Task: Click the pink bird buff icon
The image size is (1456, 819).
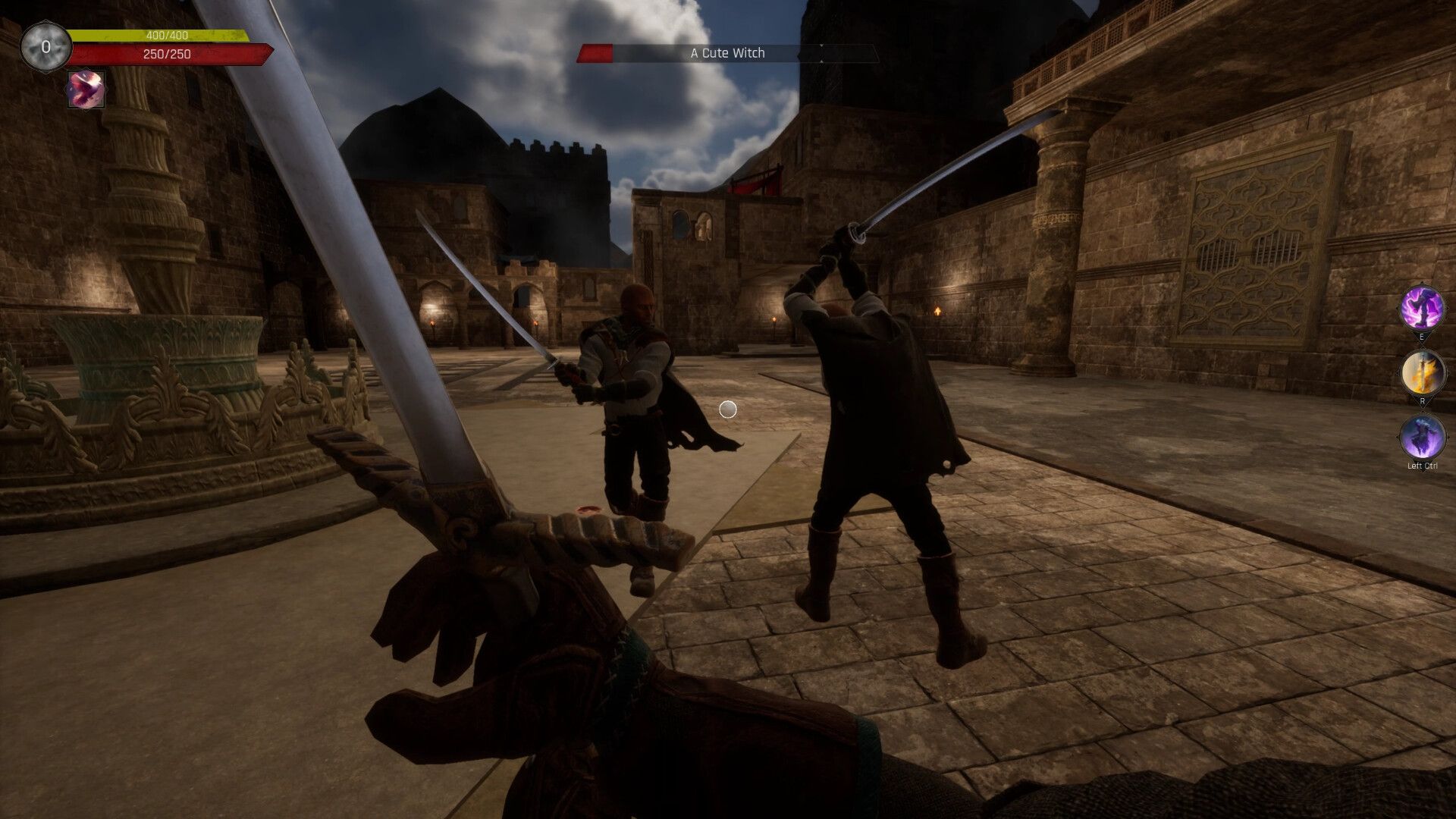Action: tap(86, 90)
